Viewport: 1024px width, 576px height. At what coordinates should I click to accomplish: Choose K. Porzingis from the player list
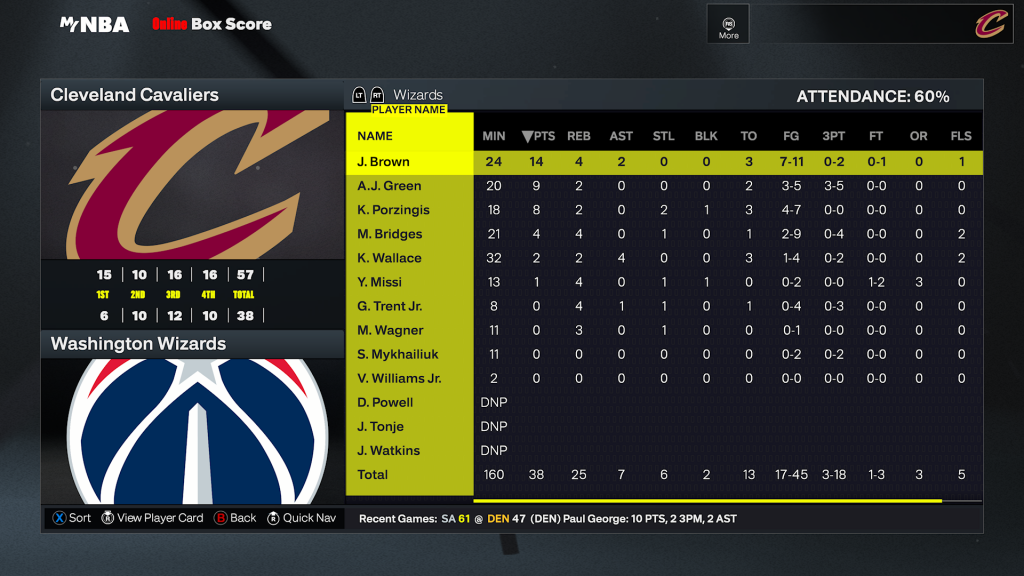(x=394, y=210)
